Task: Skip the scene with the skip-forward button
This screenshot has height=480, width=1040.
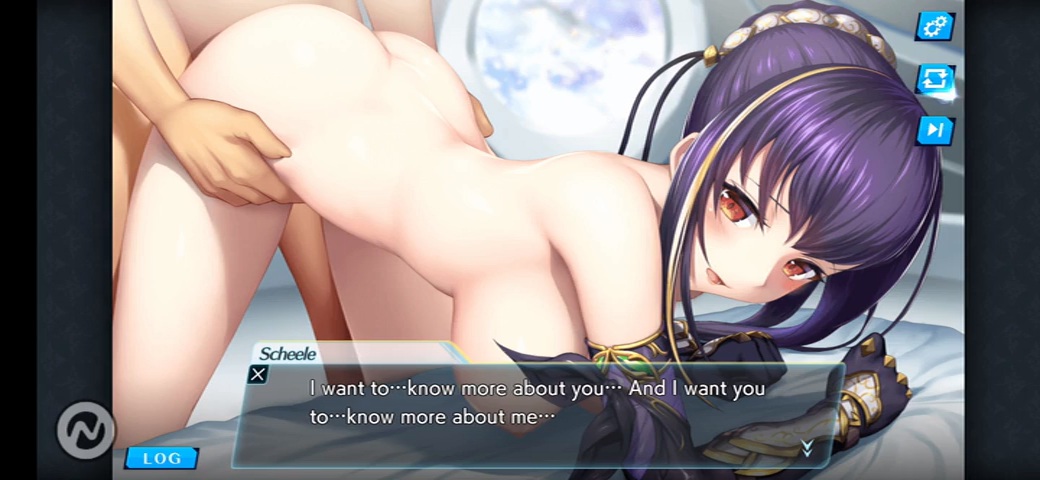Action: (x=935, y=130)
